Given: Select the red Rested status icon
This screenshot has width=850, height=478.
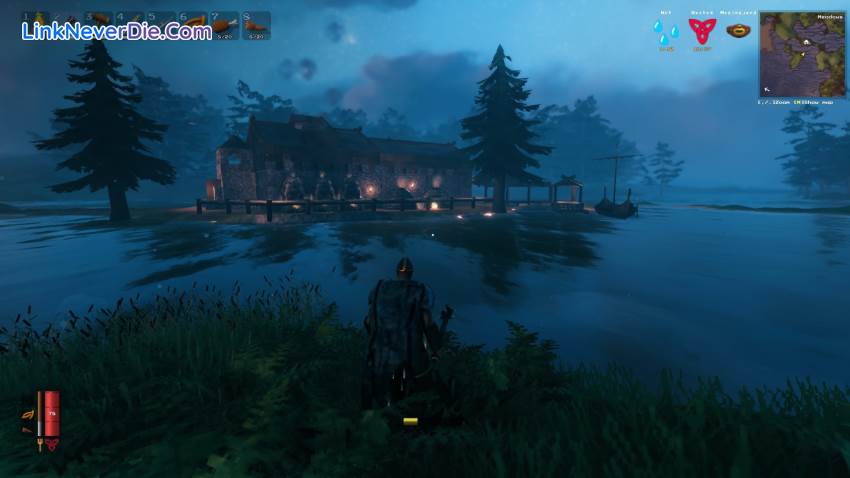Looking at the screenshot, I should click(x=702, y=31).
